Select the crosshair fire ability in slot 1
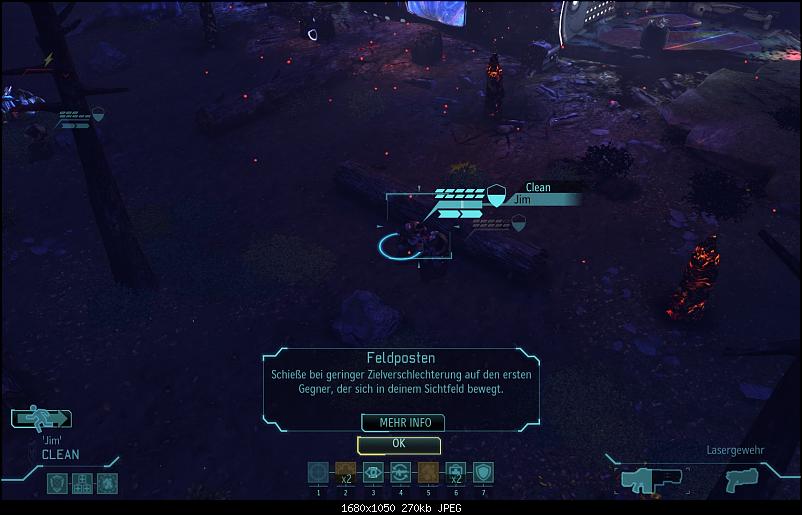The width and height of the screenshot is (802, 515). pyautogui.click(x=318, y=472)
